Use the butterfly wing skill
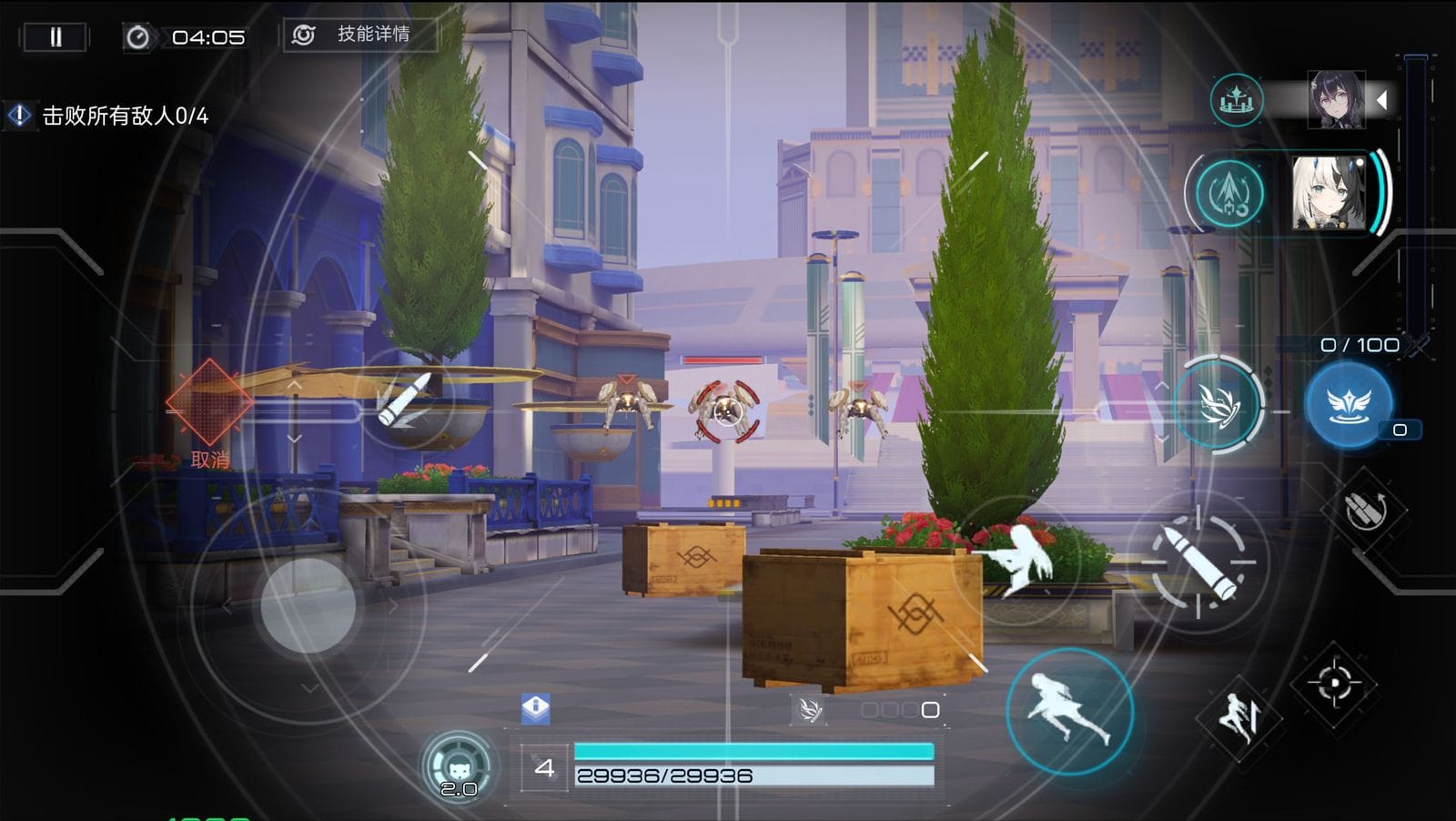 1218,404
